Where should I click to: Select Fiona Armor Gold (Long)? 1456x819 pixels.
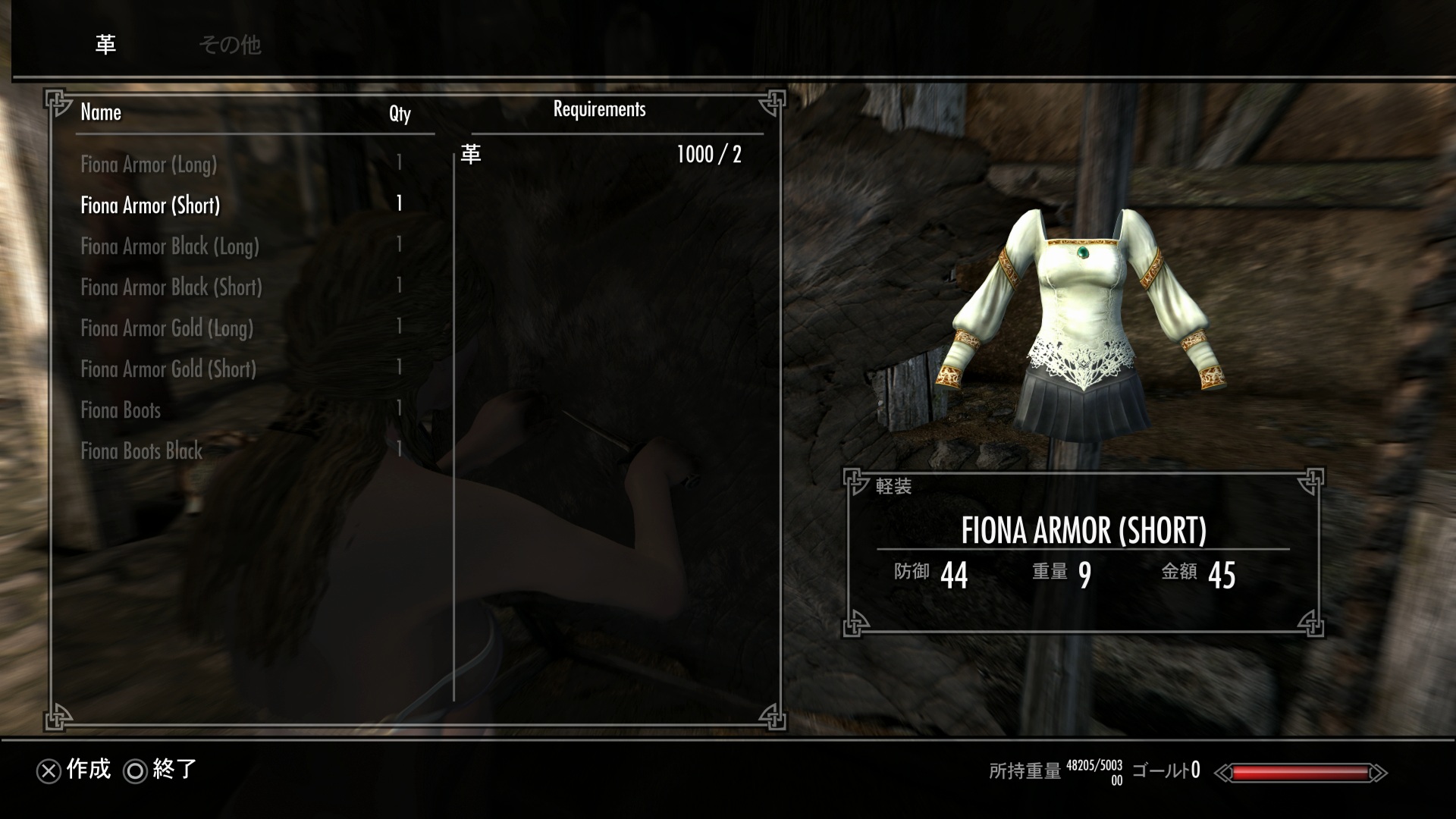click(x=167, y=328)
